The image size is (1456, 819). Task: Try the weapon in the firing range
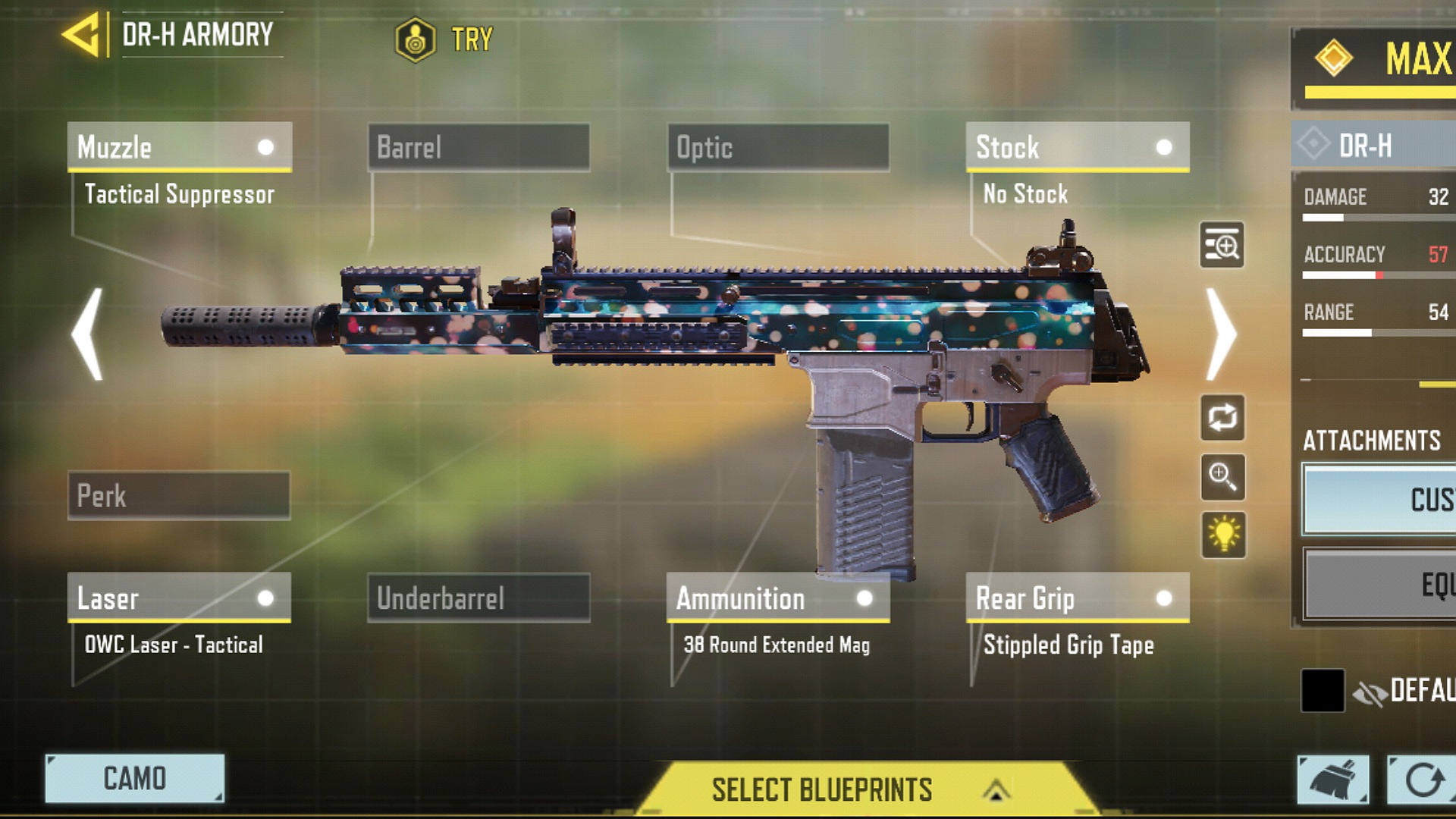[444, 39]
